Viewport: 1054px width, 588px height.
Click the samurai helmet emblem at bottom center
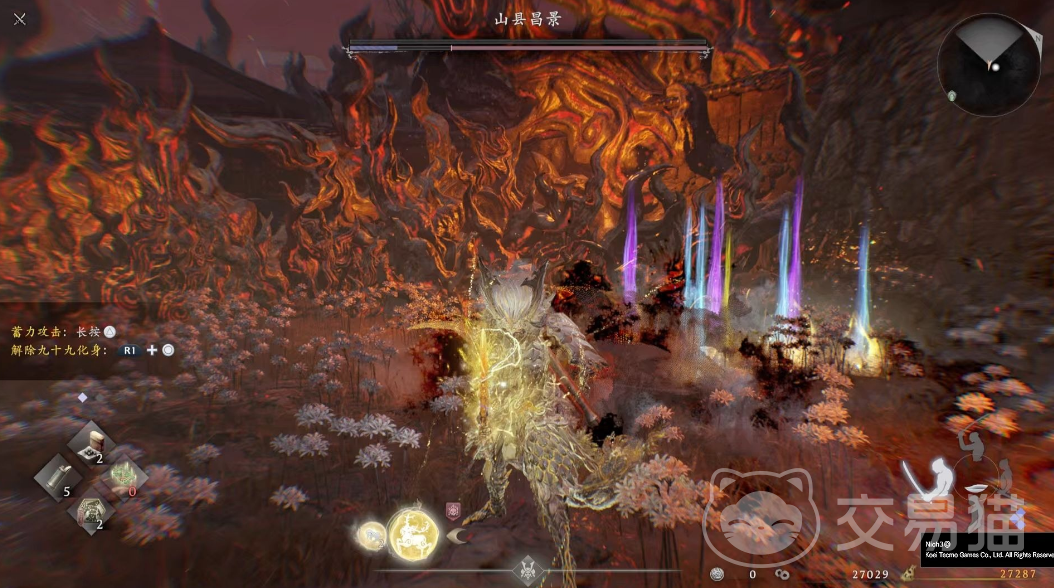point(527,570)
